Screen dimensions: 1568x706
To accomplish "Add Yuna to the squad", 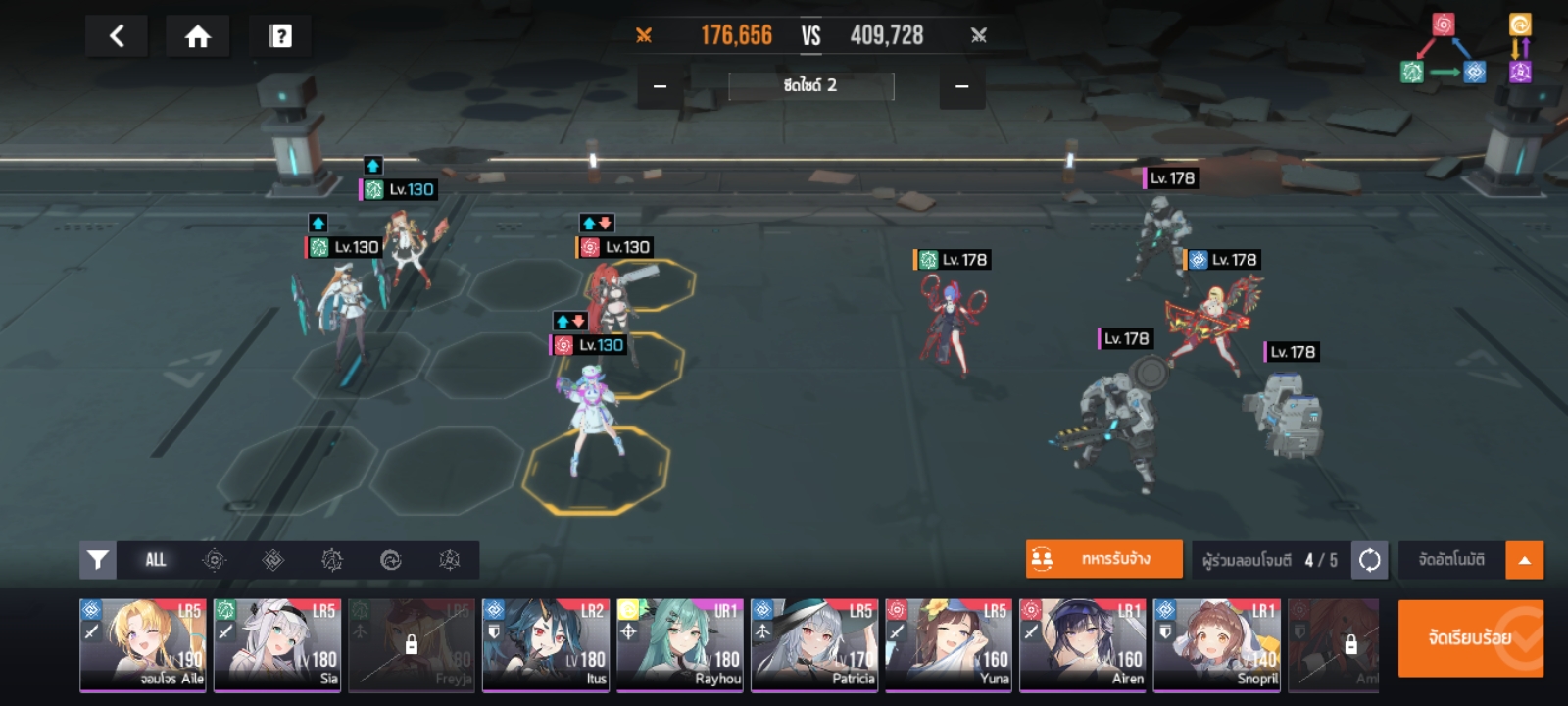I will pyautogui.click(x=949, y=644).
